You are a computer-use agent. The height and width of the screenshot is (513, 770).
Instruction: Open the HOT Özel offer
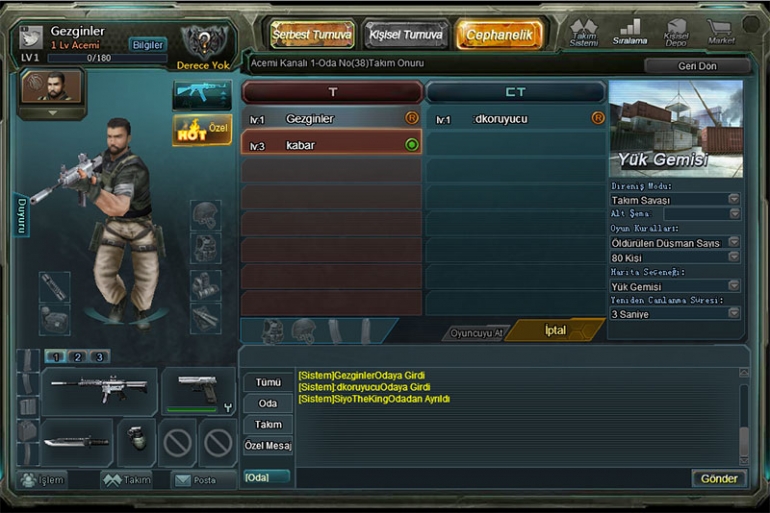(202, 131)
